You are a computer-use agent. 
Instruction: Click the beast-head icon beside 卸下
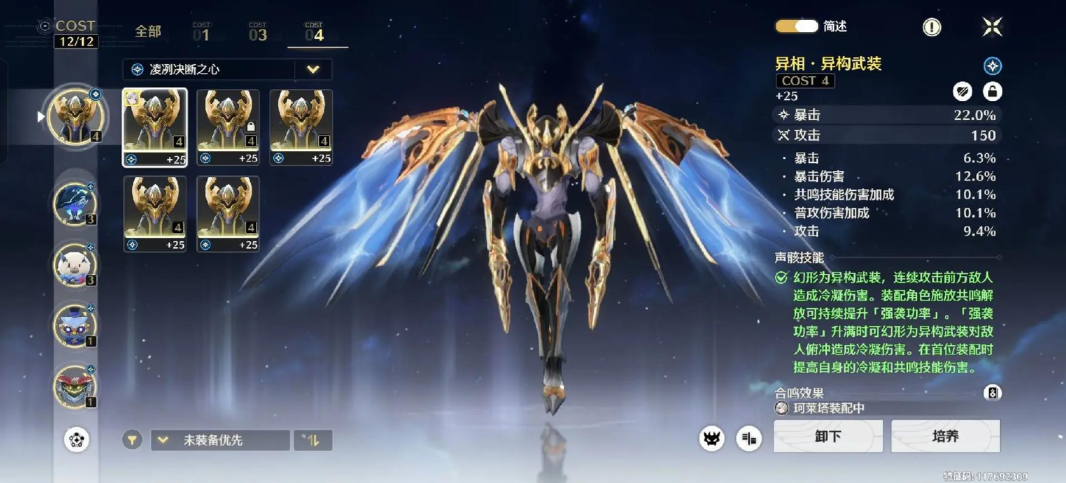(x=712, y=437)
